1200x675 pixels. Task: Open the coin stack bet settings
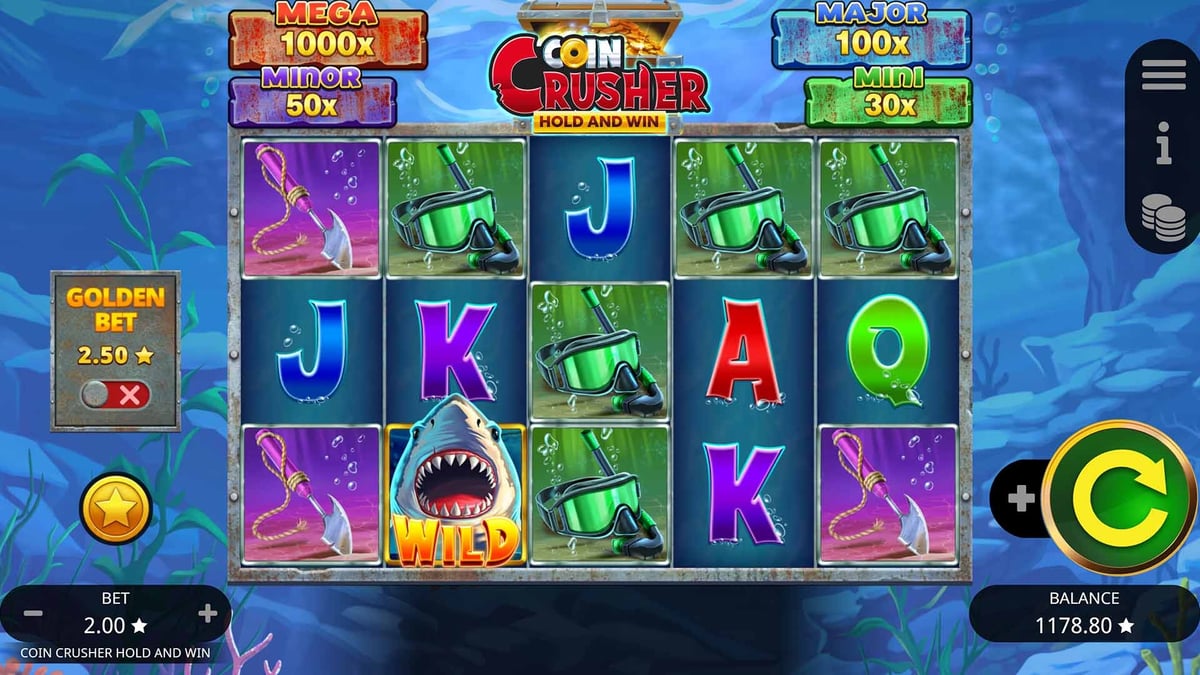coord(1163,216)
